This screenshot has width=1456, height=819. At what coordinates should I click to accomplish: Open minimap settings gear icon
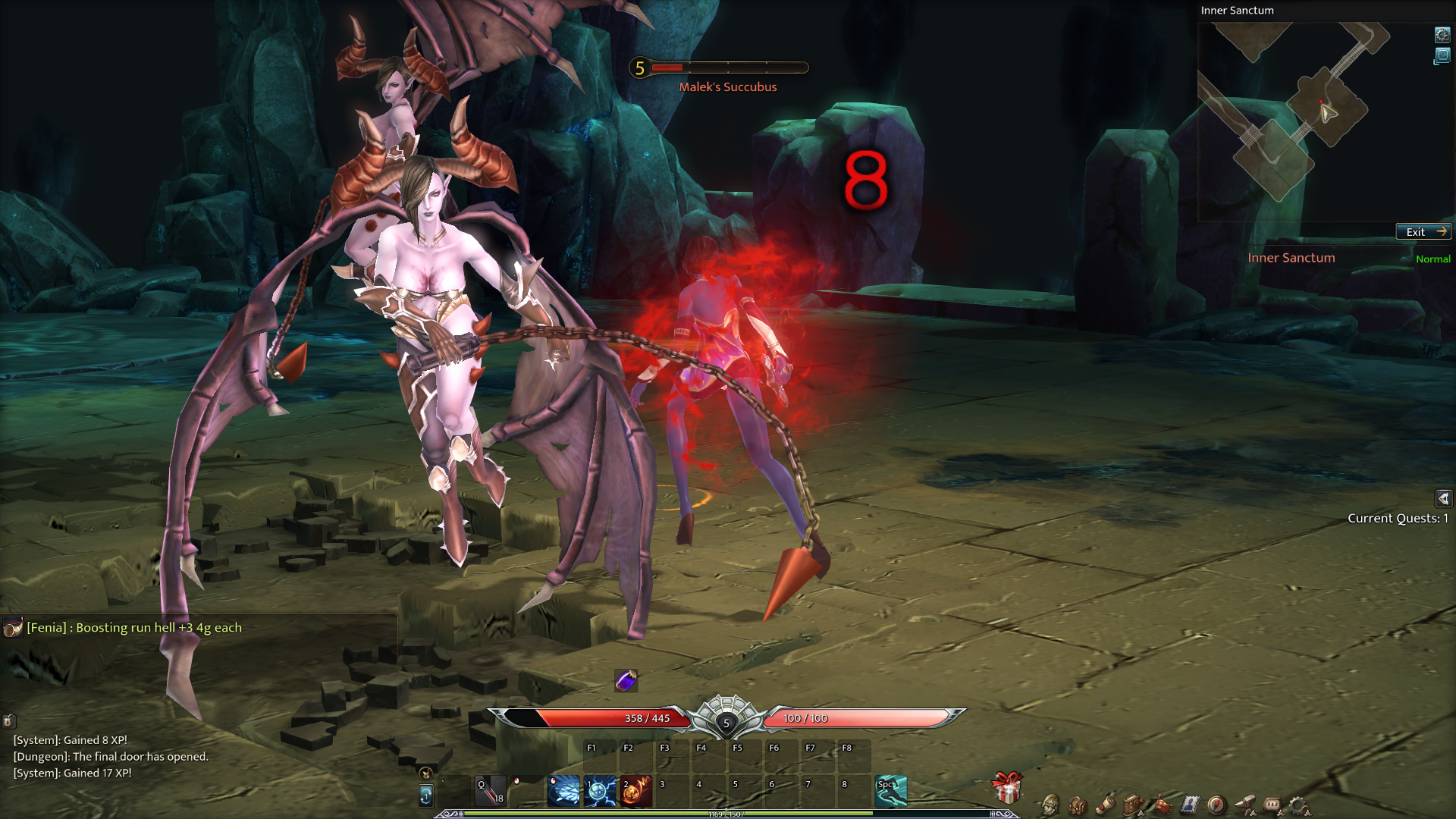pos(1442,35)
